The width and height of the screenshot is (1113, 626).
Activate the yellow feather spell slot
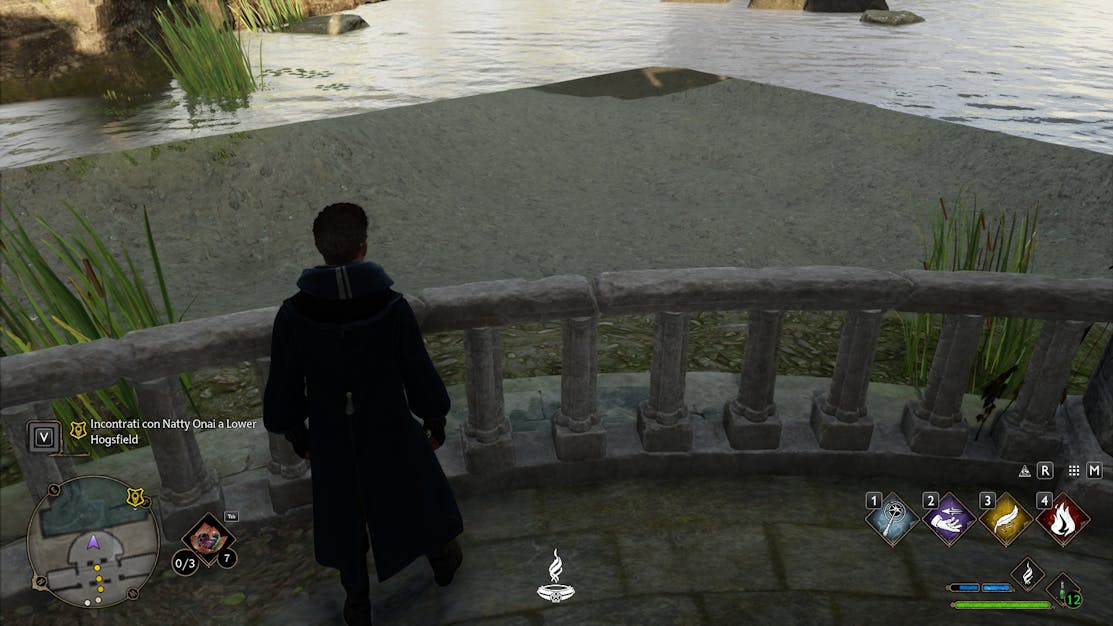pyautogui.click(x=1005, y=520)
